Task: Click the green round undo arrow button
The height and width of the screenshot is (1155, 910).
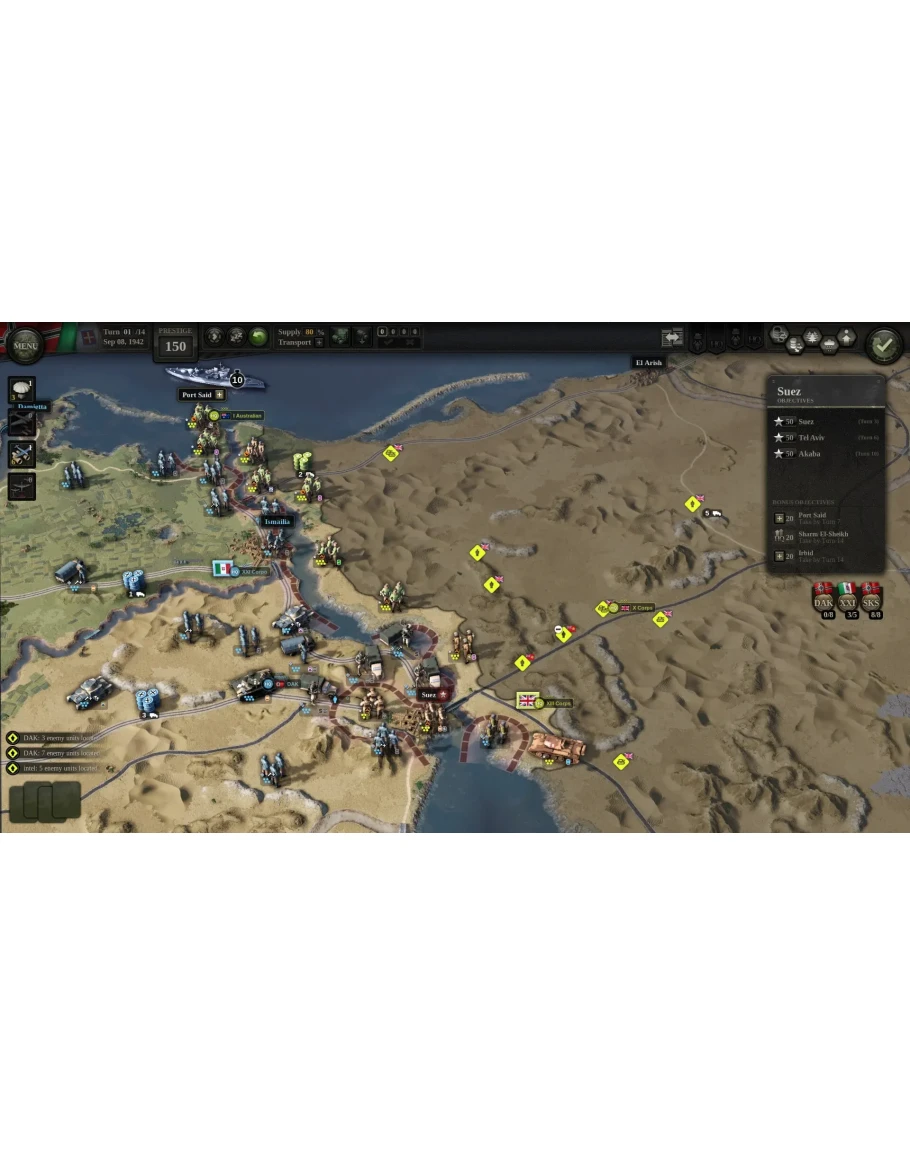Action: pos(259,336)
